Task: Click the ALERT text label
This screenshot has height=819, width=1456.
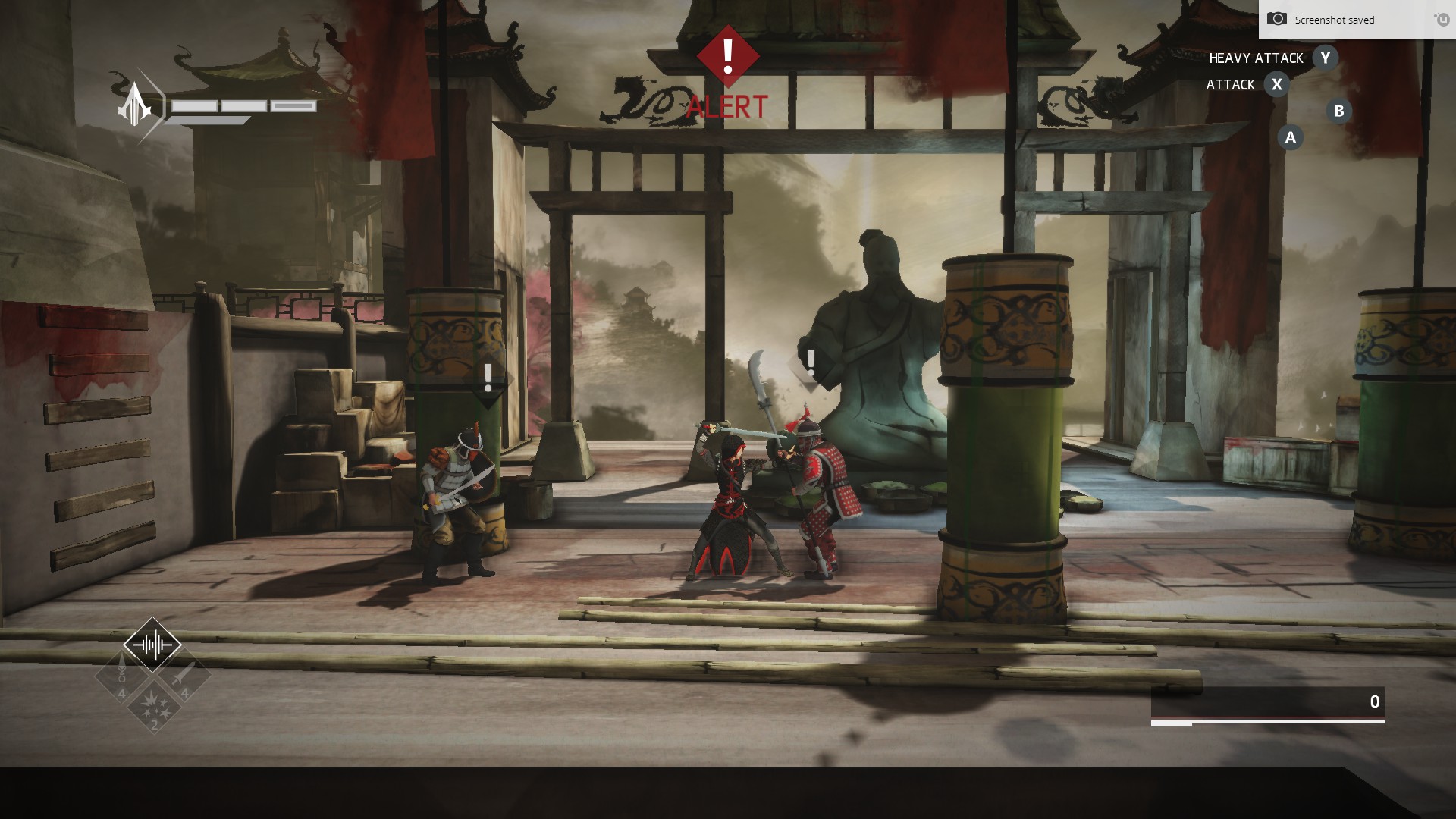Action: pyautogui.click(x=727, y=105)
